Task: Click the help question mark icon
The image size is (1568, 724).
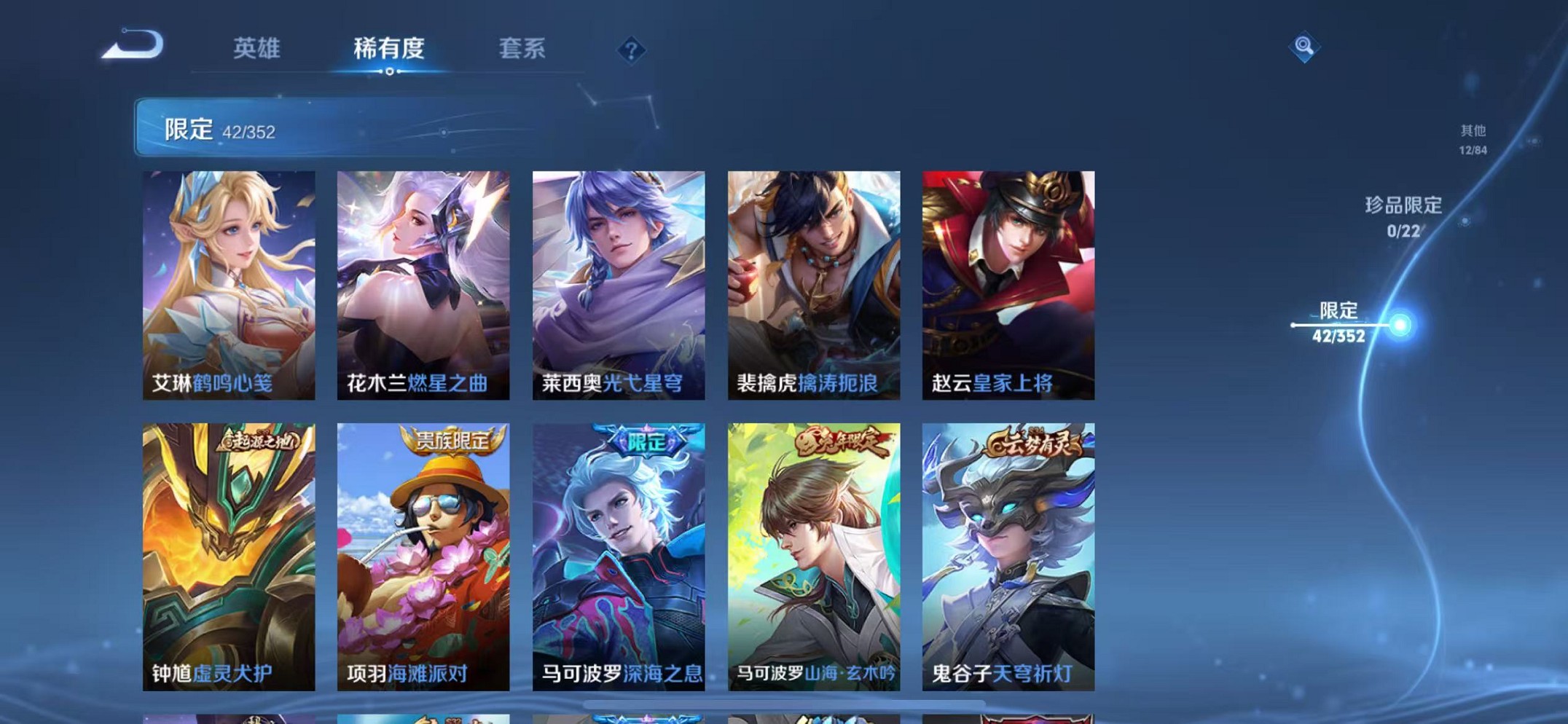Action: point(631,50)
